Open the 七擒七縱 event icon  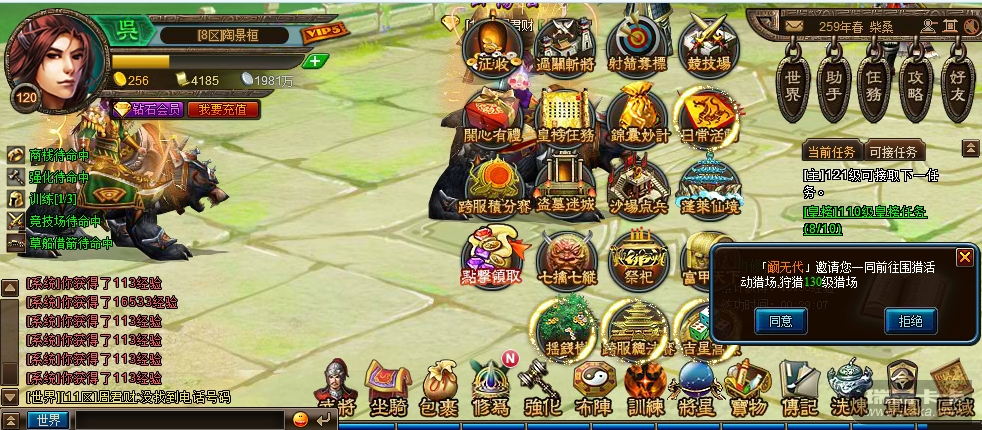565,262
